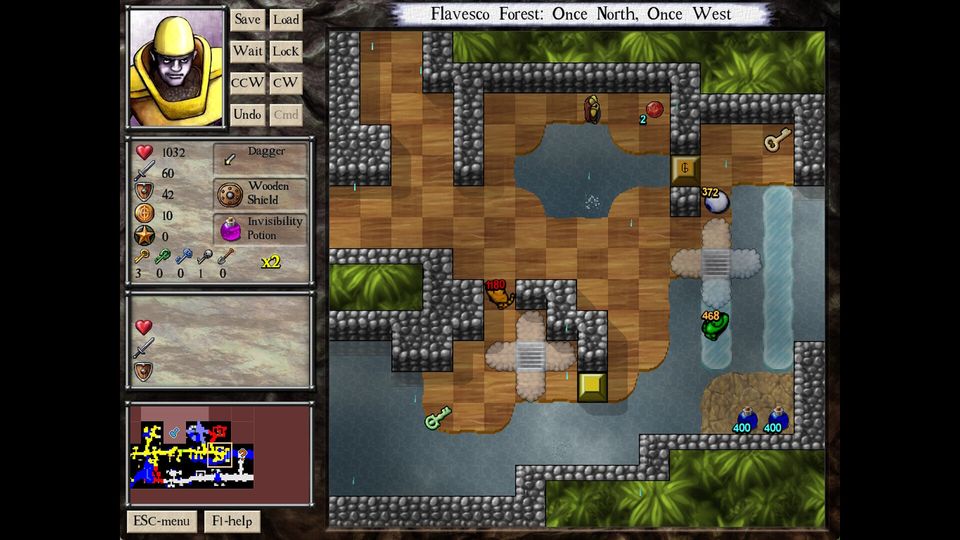Choose the Wait button
960x540 pixels.
point(247,51)
